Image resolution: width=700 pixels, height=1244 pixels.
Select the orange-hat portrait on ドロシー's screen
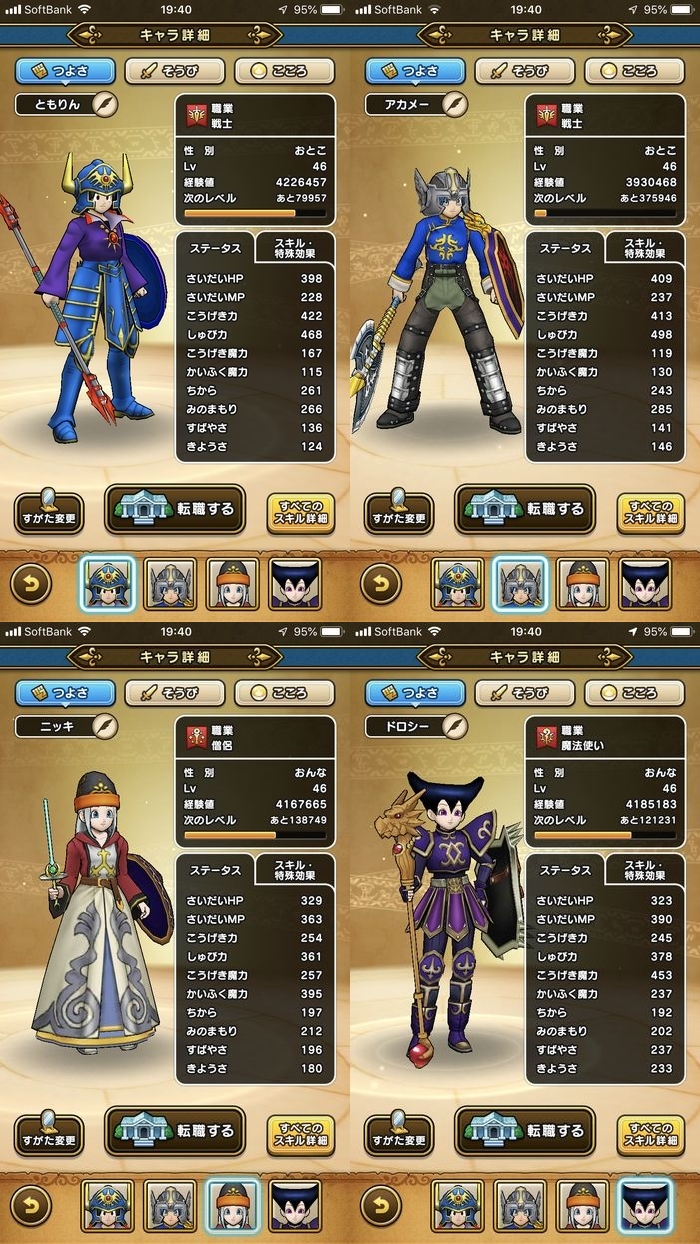[x=582, y=1207]
